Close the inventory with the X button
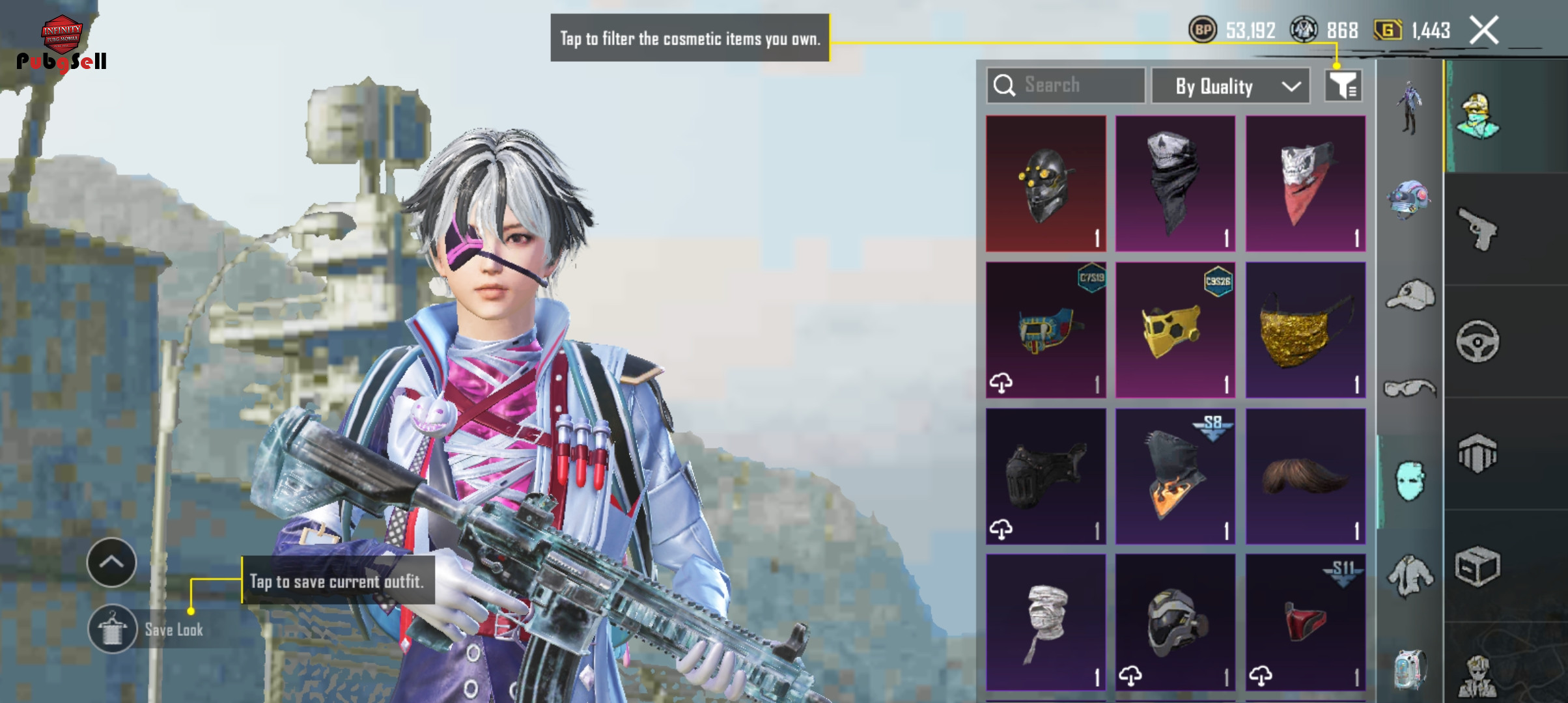1568x703 pixels. click(x=1484, y=31)
